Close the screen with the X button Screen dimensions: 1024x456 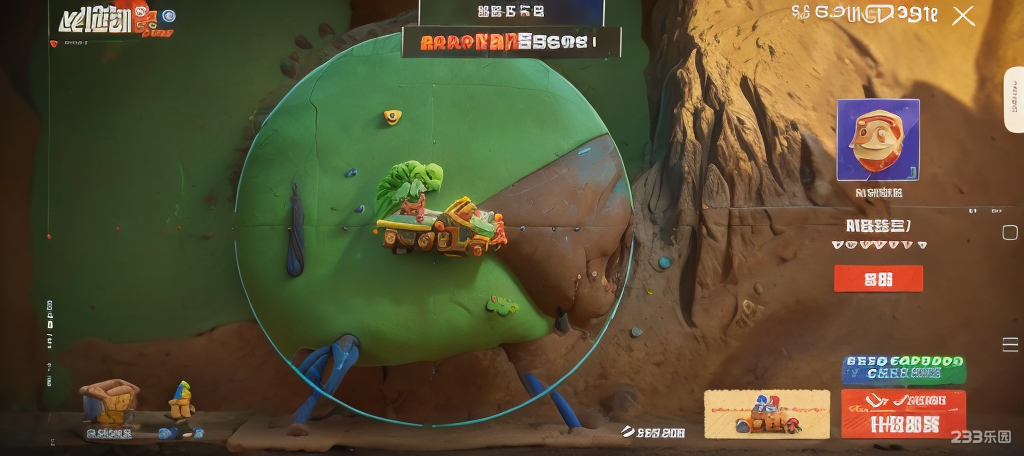963,16
